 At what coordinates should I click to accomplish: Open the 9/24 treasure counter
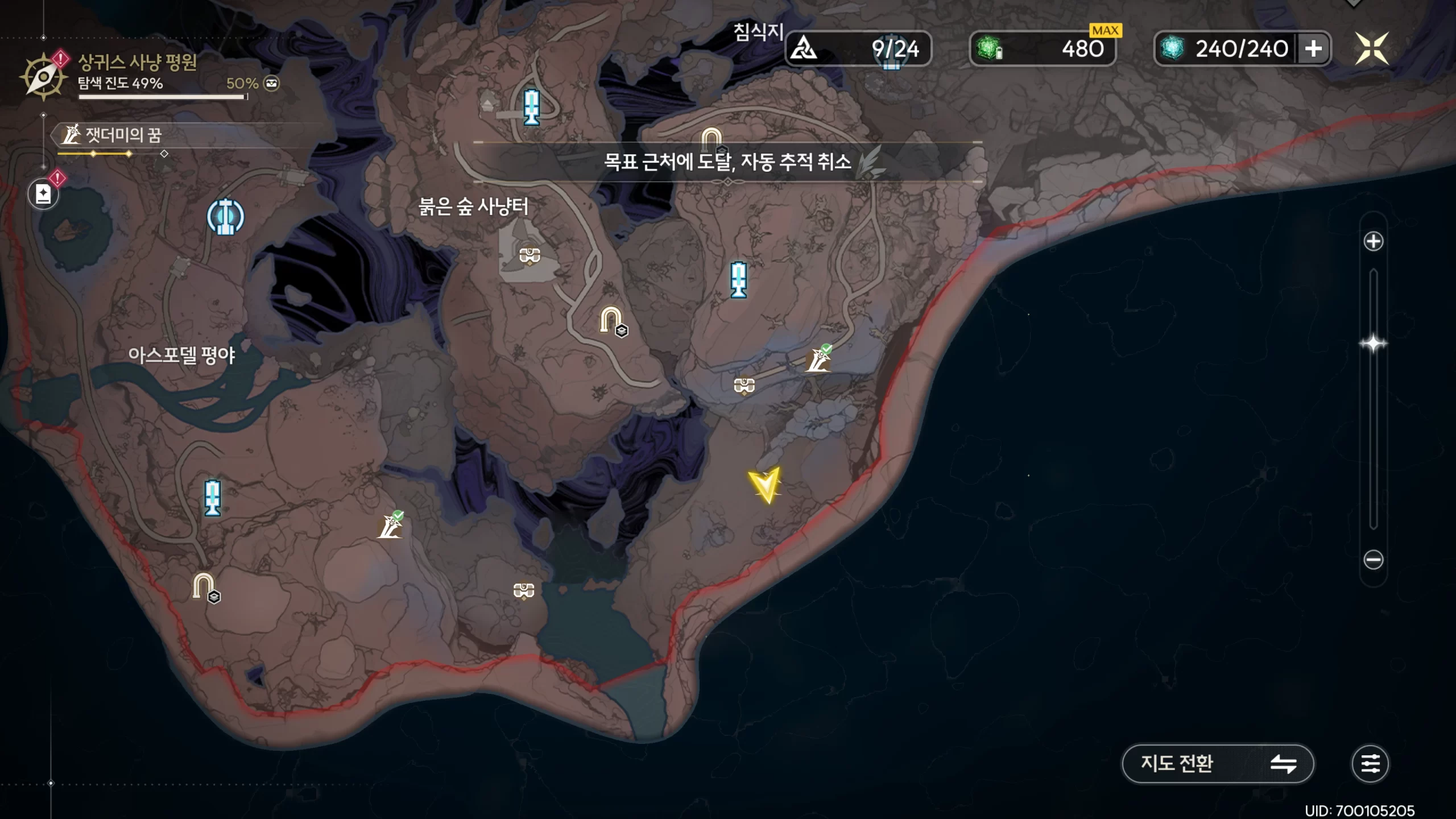click(858, 48)
